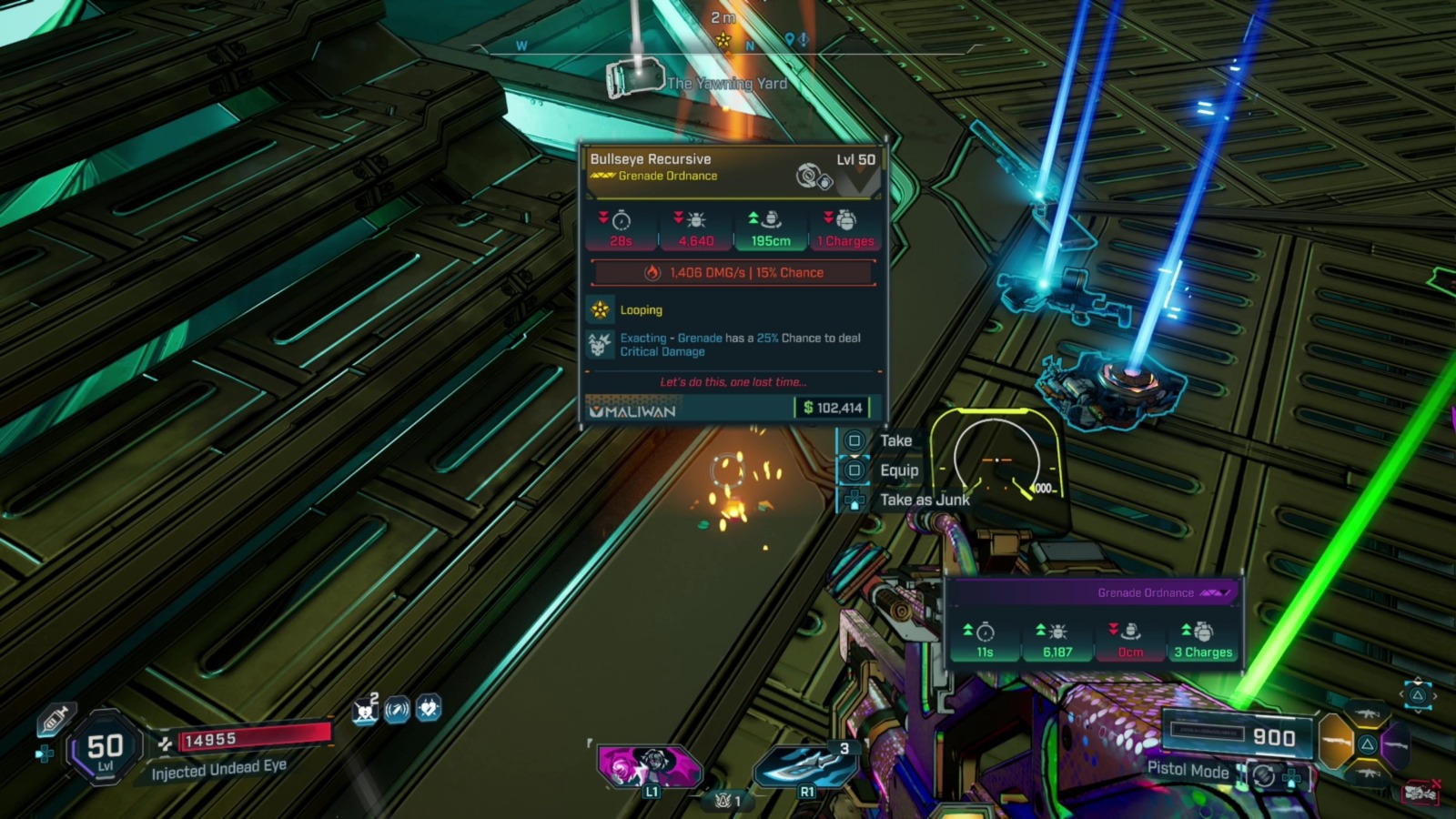Click the syringe repkit icon
The image size is (1456, 819).
(56, 719)
